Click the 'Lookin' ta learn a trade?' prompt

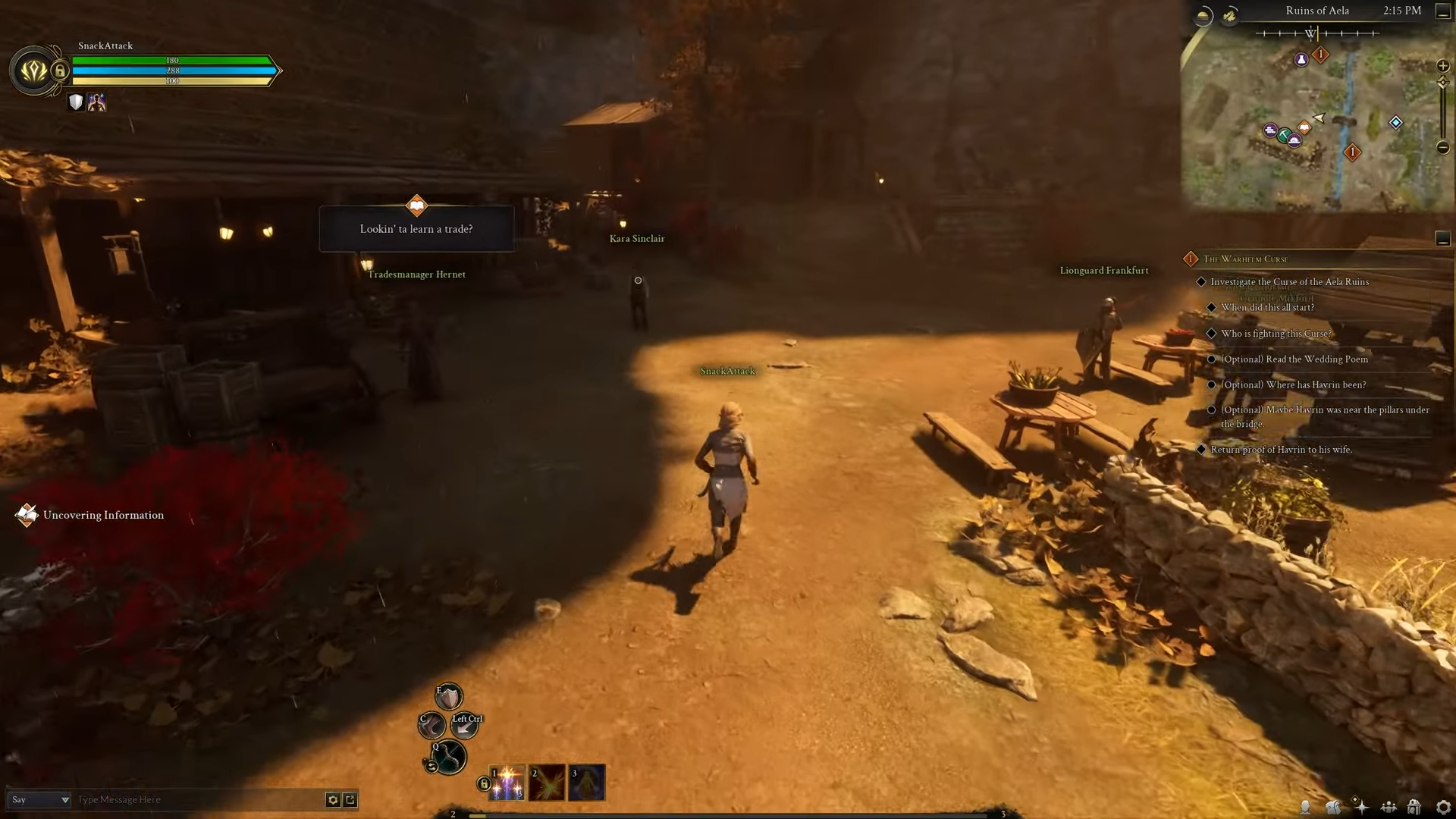(x=416, y=228)
